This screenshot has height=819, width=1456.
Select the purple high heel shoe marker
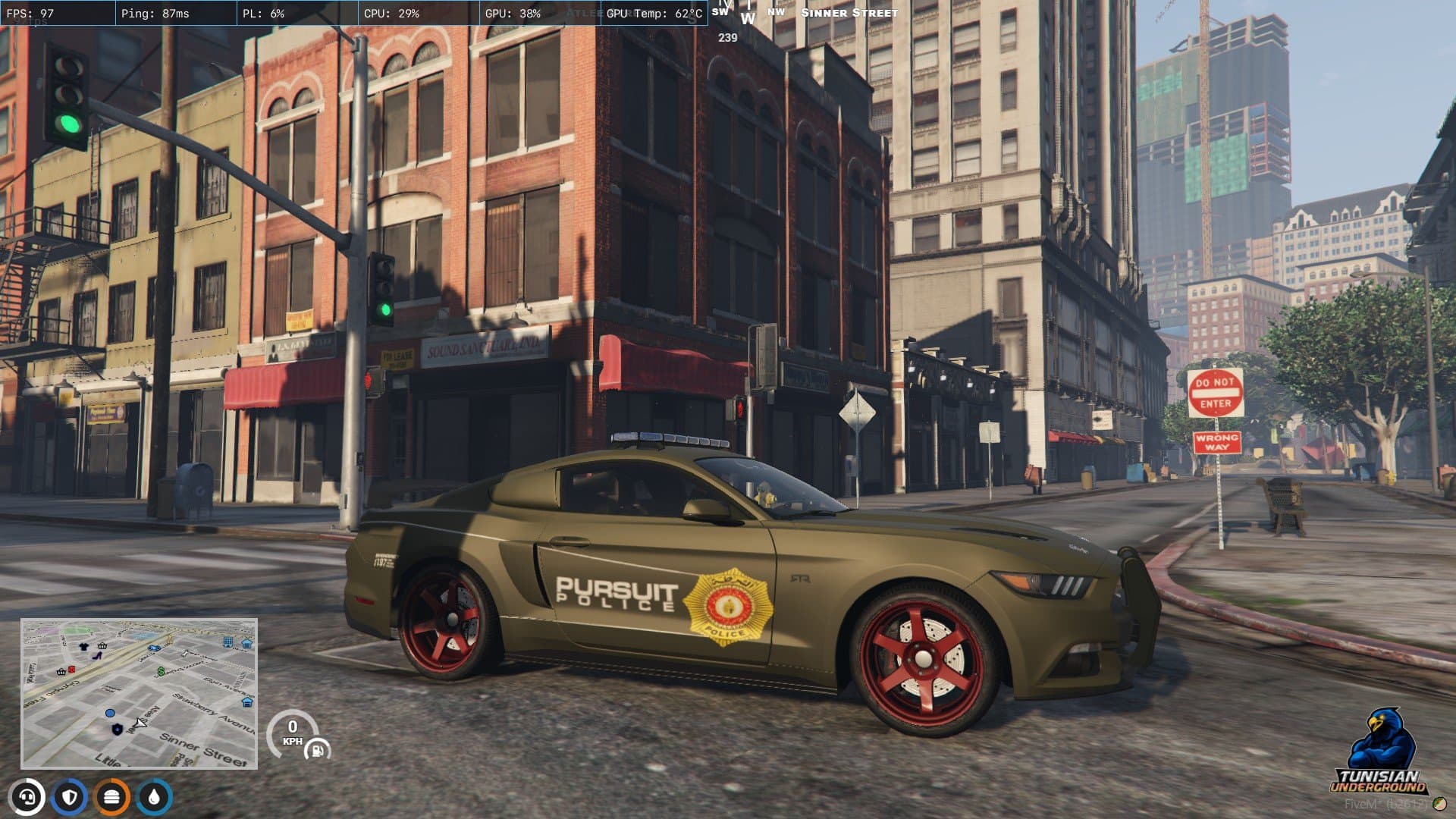[97, 655]
